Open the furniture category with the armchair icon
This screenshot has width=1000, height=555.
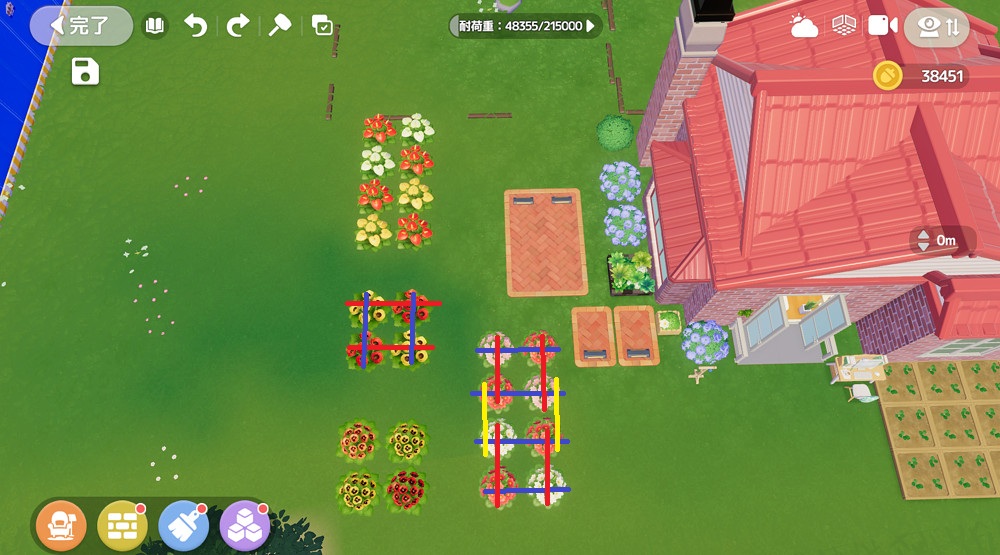[61, 524]
